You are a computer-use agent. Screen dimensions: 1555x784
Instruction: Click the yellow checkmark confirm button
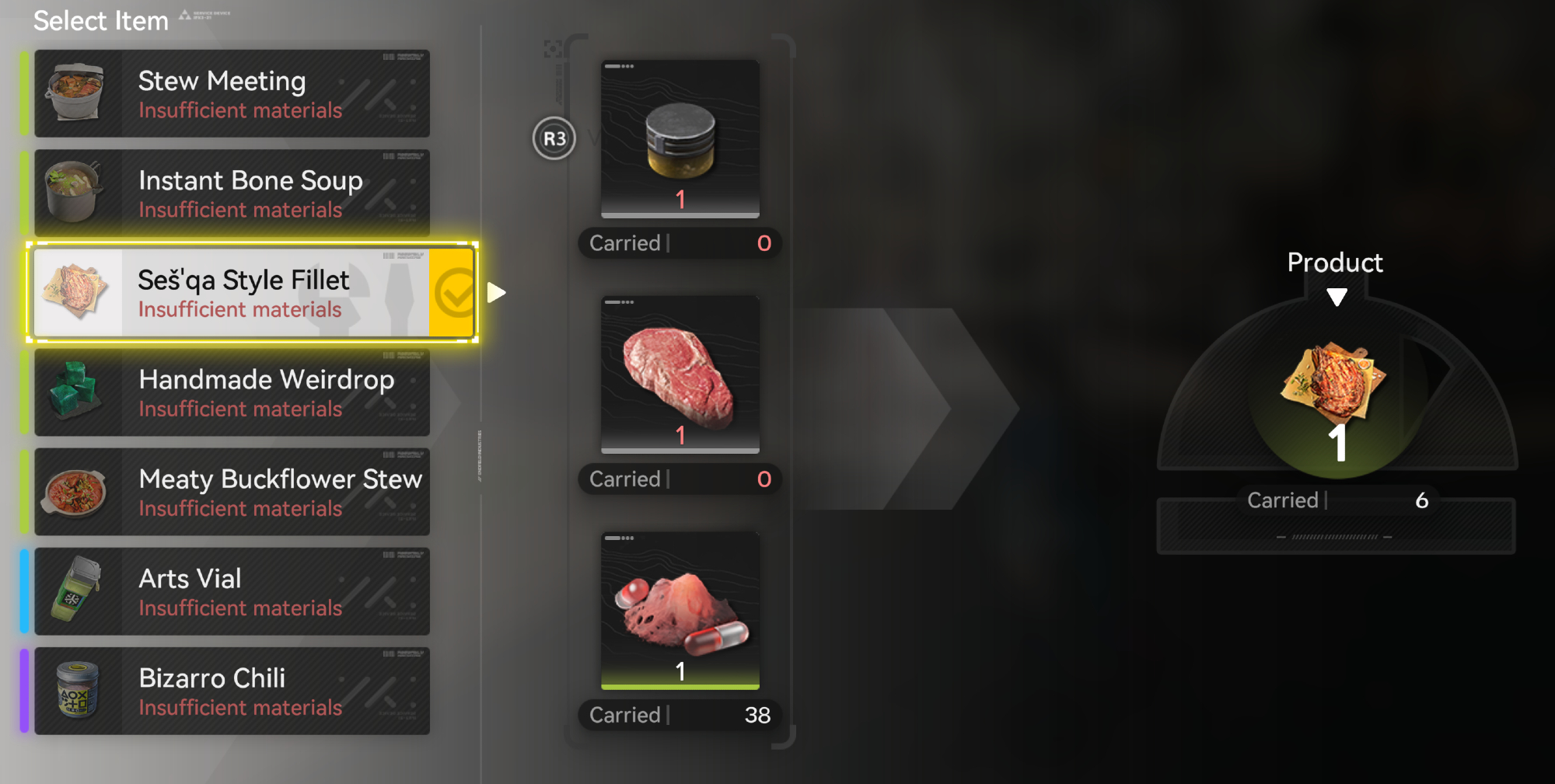point(453,293)
